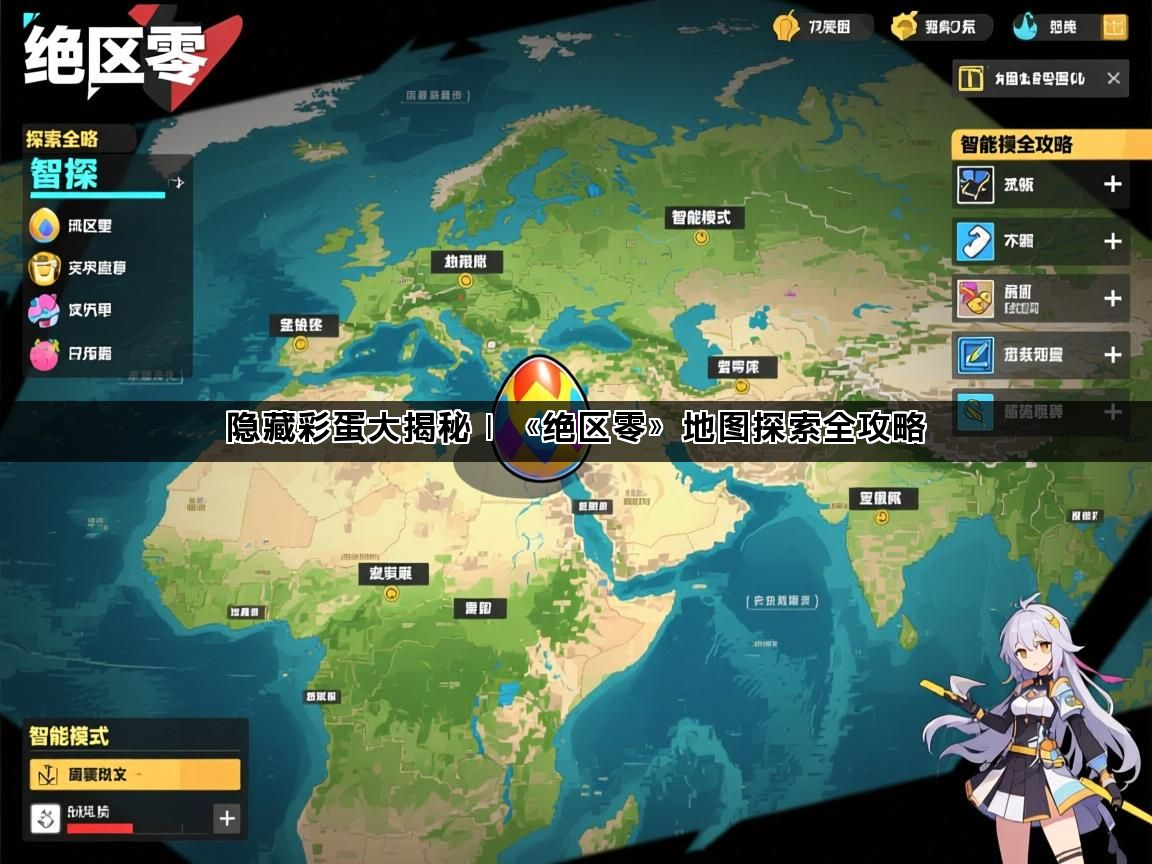Activate the wide yellow button in 智能模式 panel
The image size is (1152, 864).
coord(135,774)
